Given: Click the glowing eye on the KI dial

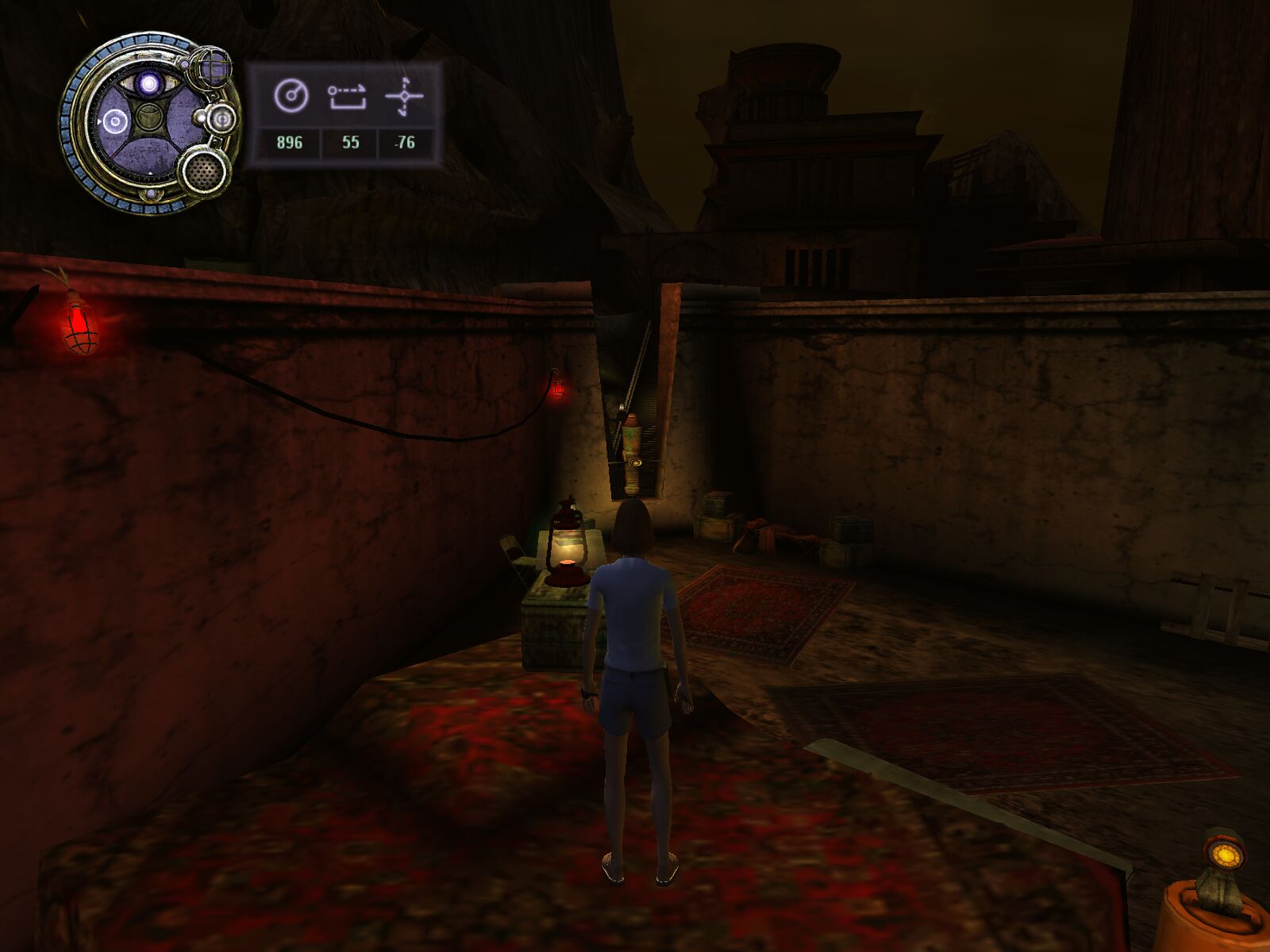Looking at the screenshot, I should coord(148,83).
